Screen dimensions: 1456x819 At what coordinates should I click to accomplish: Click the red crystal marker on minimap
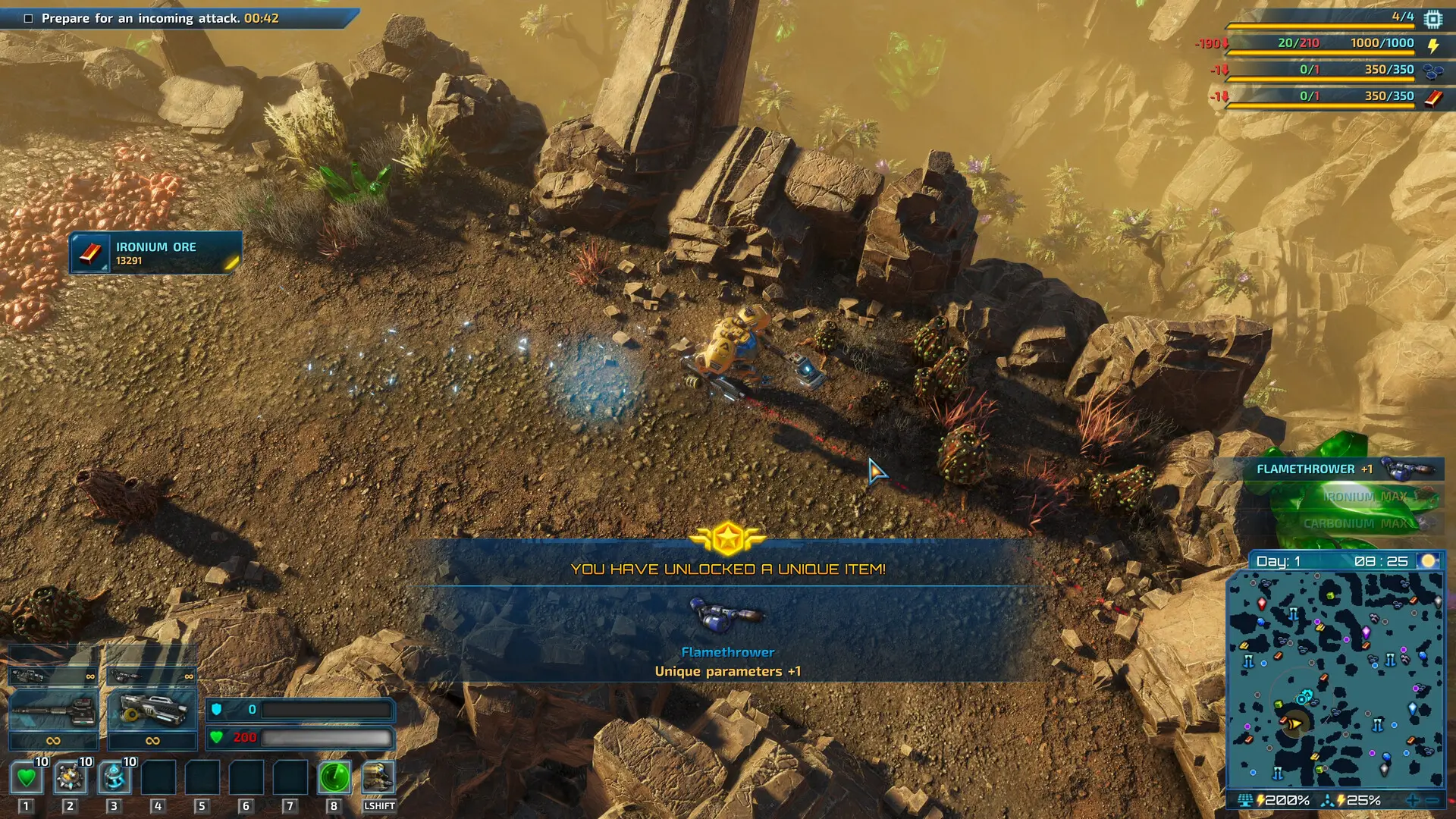point(1262,604)
